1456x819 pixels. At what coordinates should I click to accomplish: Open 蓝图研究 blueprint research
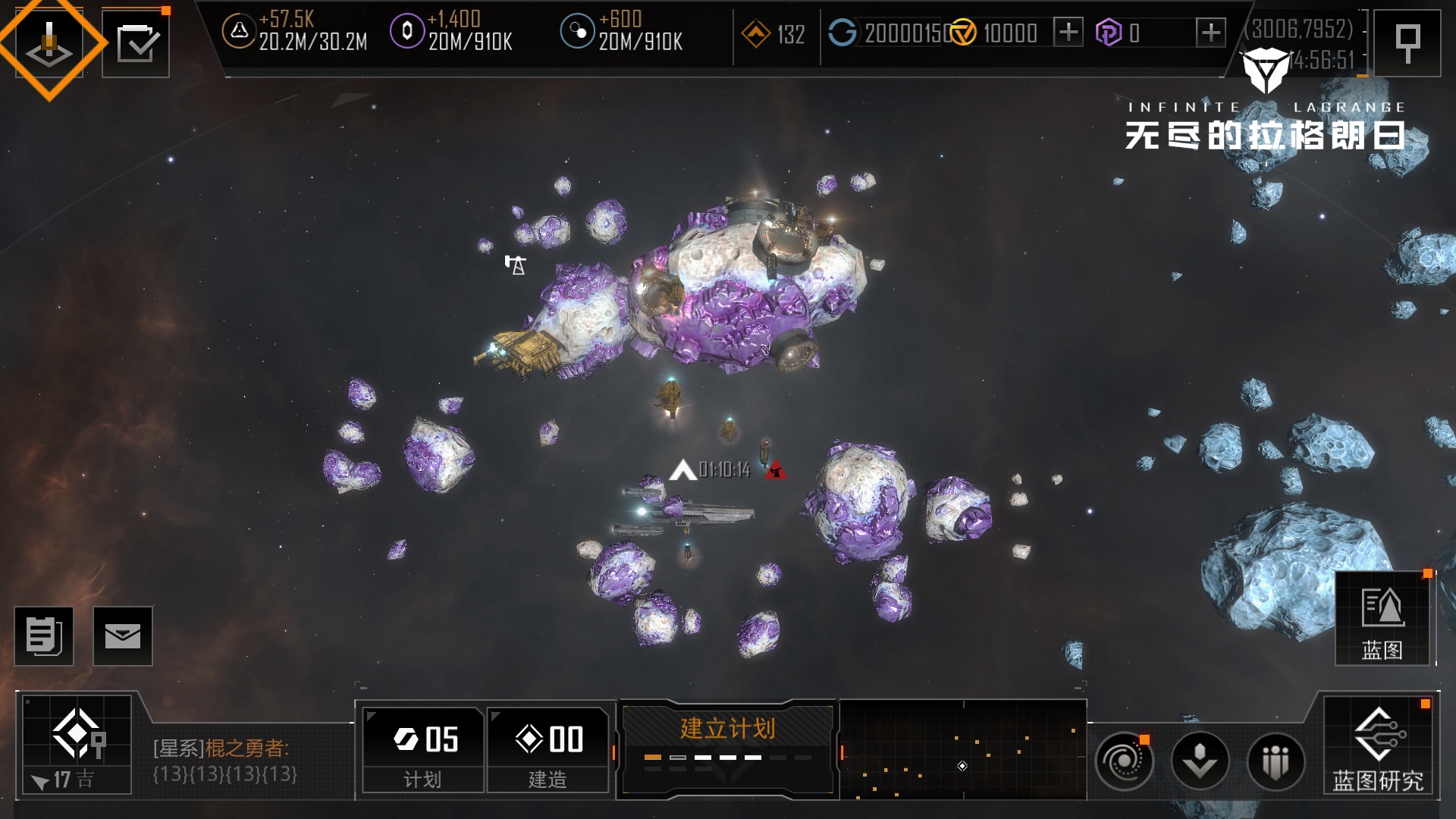1378,747
